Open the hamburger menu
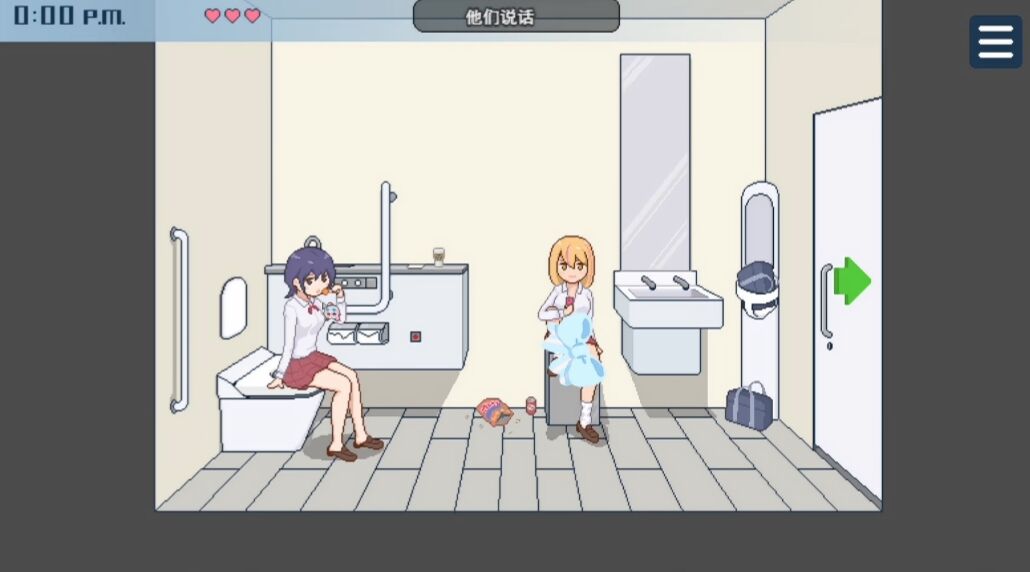 995,42
